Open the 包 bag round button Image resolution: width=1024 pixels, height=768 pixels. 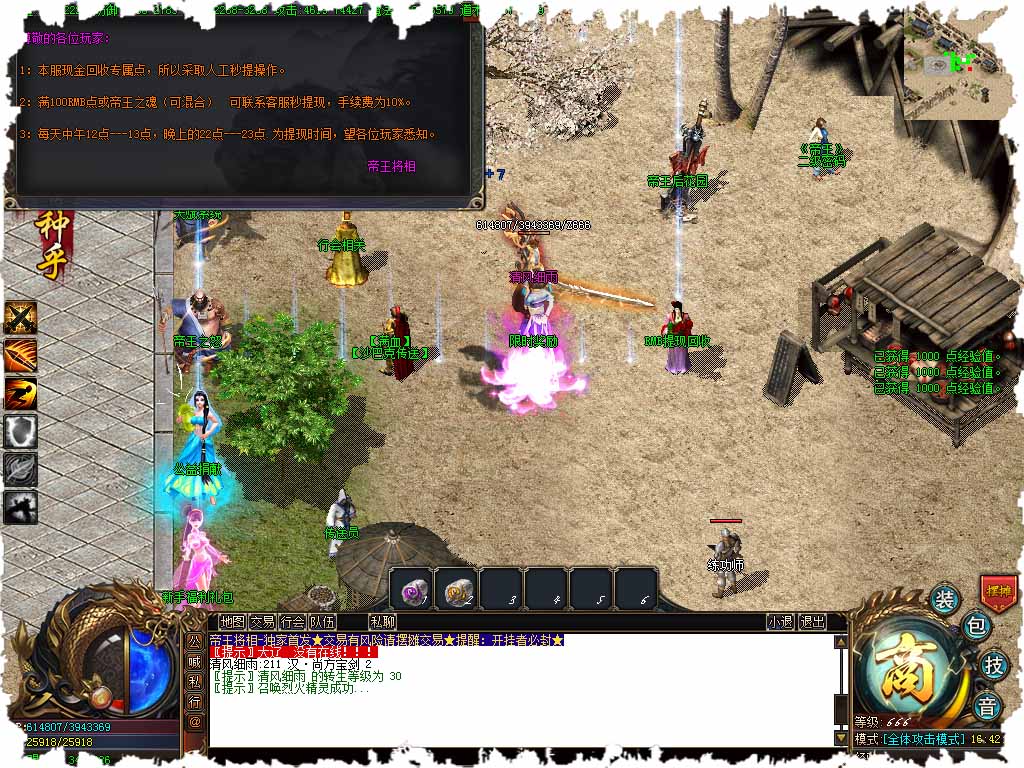click(x=975, y=628)
